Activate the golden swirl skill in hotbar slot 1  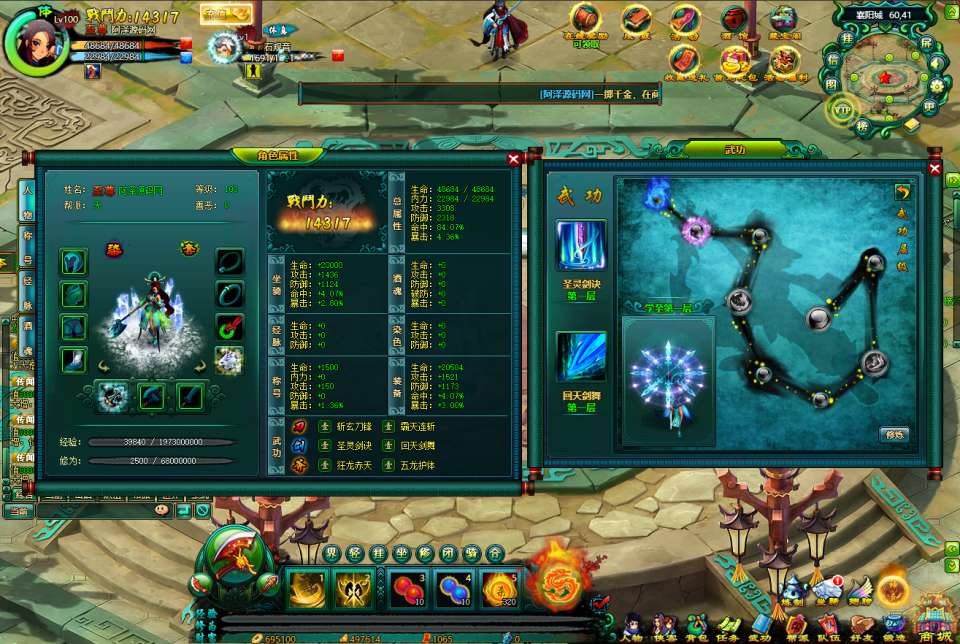point(307,590)
